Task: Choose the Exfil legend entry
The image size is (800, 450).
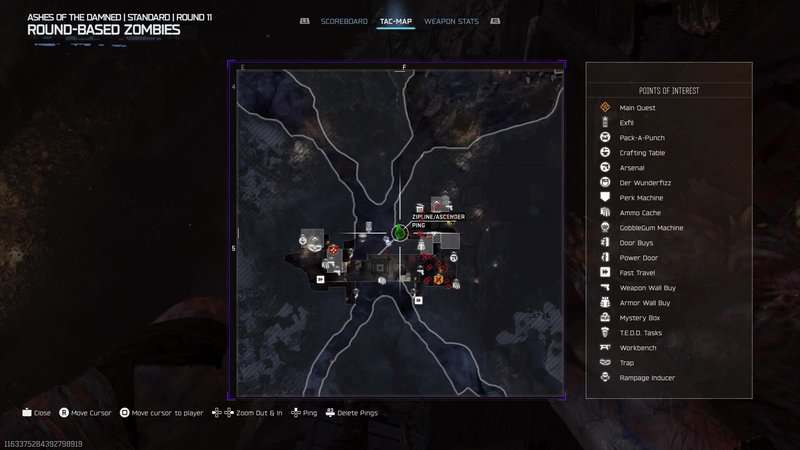Action: [x=627, y=123]
